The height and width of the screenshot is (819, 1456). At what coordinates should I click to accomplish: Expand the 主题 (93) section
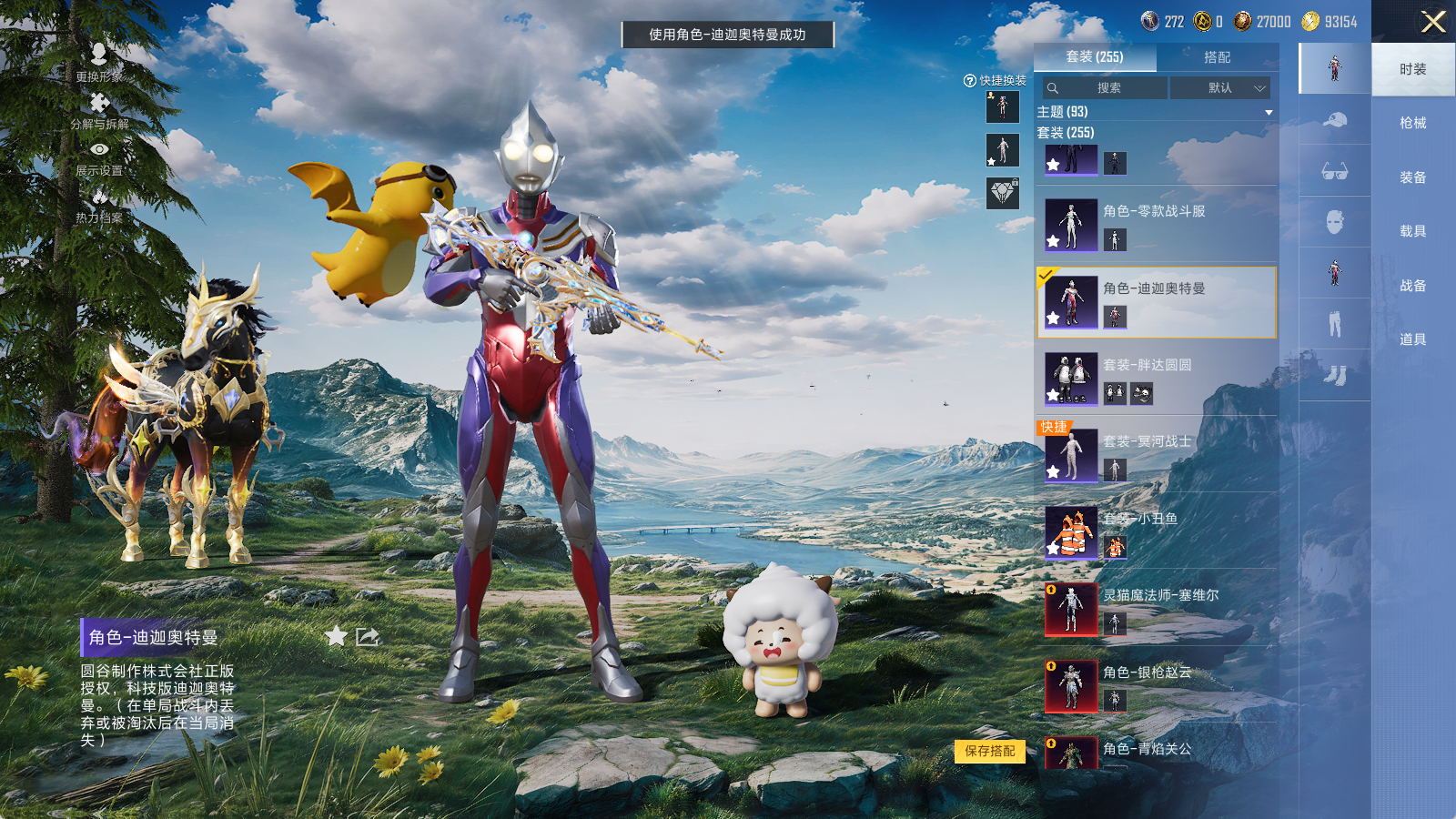tap(1268, 112)
